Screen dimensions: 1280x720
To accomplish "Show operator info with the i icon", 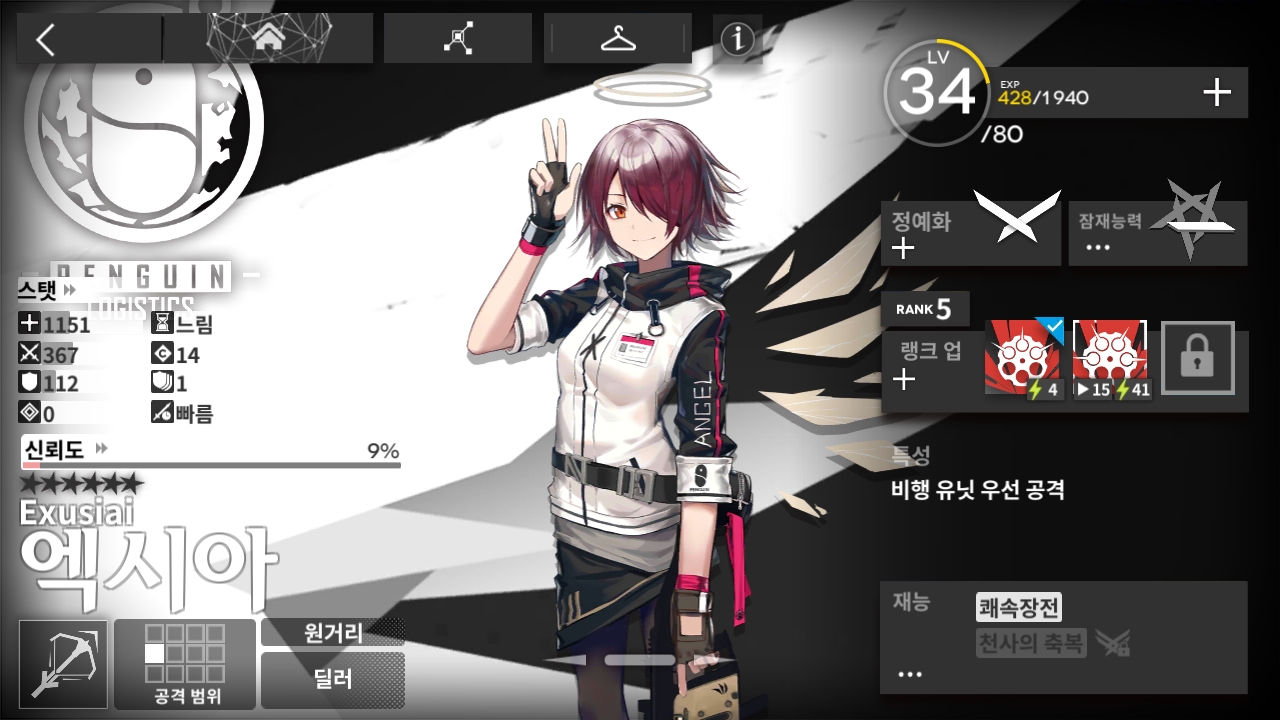I will pos(737,39).
